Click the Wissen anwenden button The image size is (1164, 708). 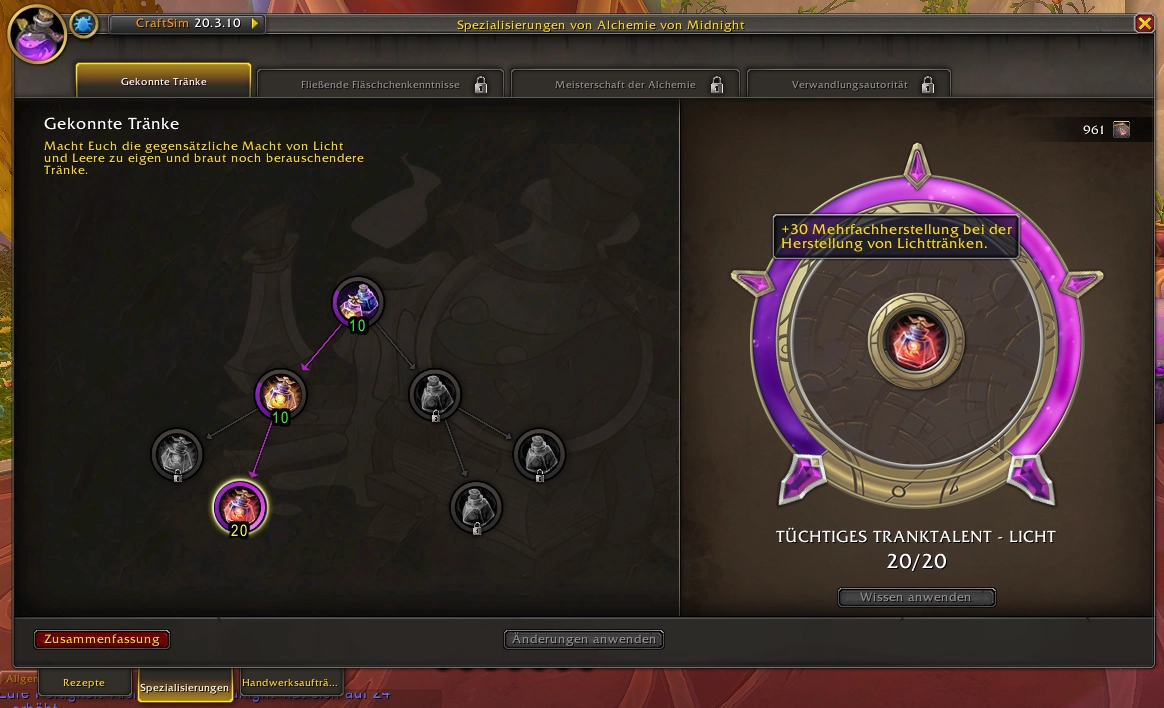916,597
